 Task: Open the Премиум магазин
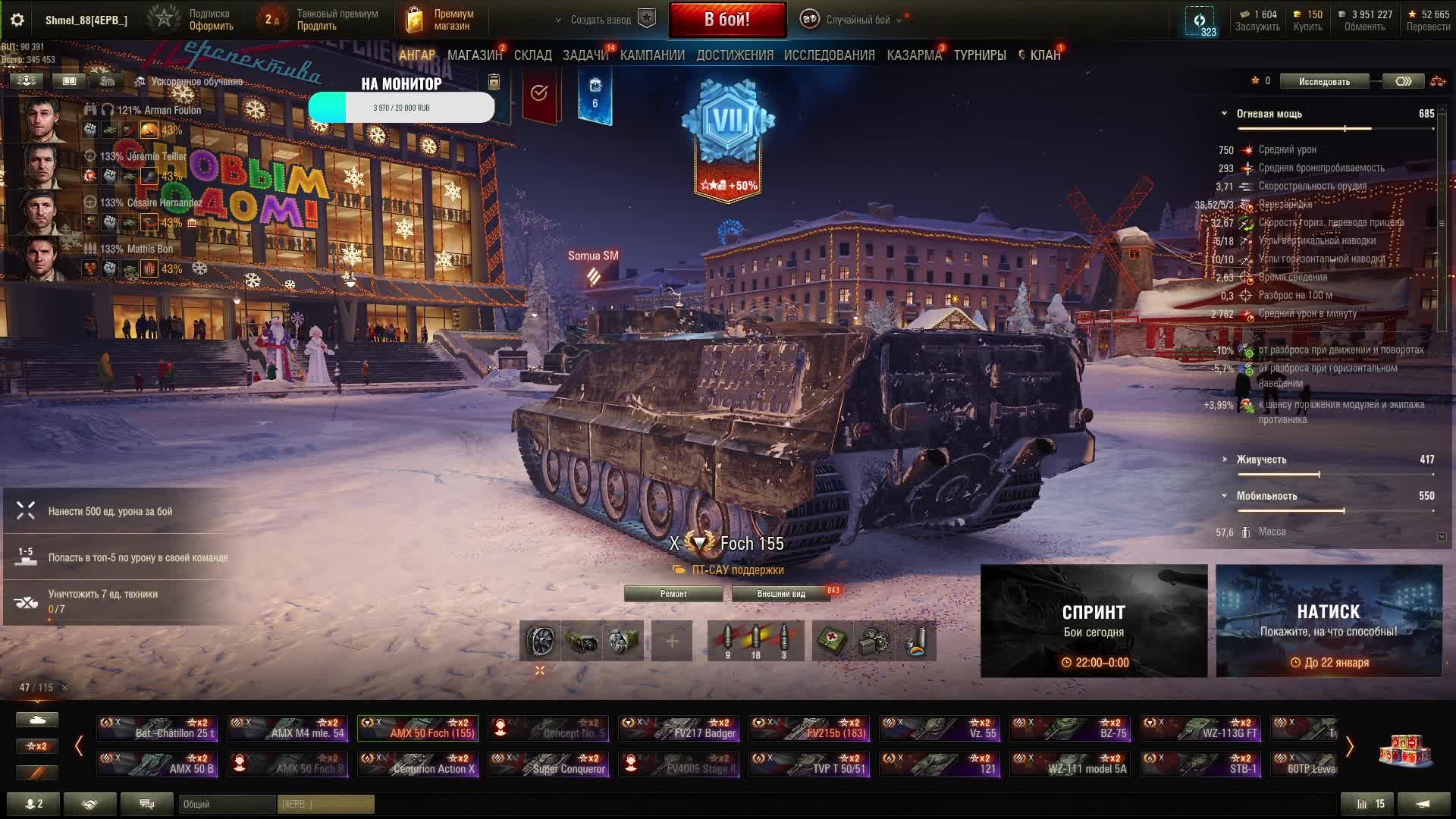441,20
